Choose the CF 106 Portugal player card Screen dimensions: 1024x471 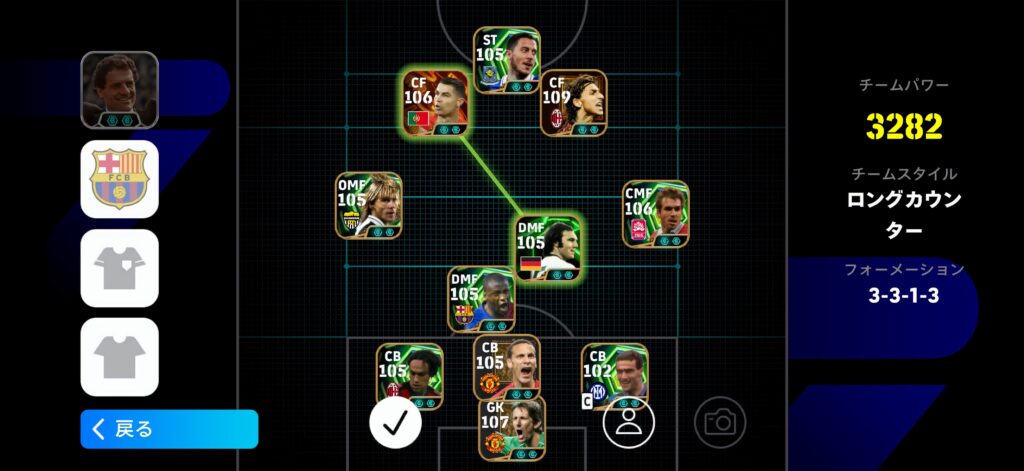[x=435, y=103]
